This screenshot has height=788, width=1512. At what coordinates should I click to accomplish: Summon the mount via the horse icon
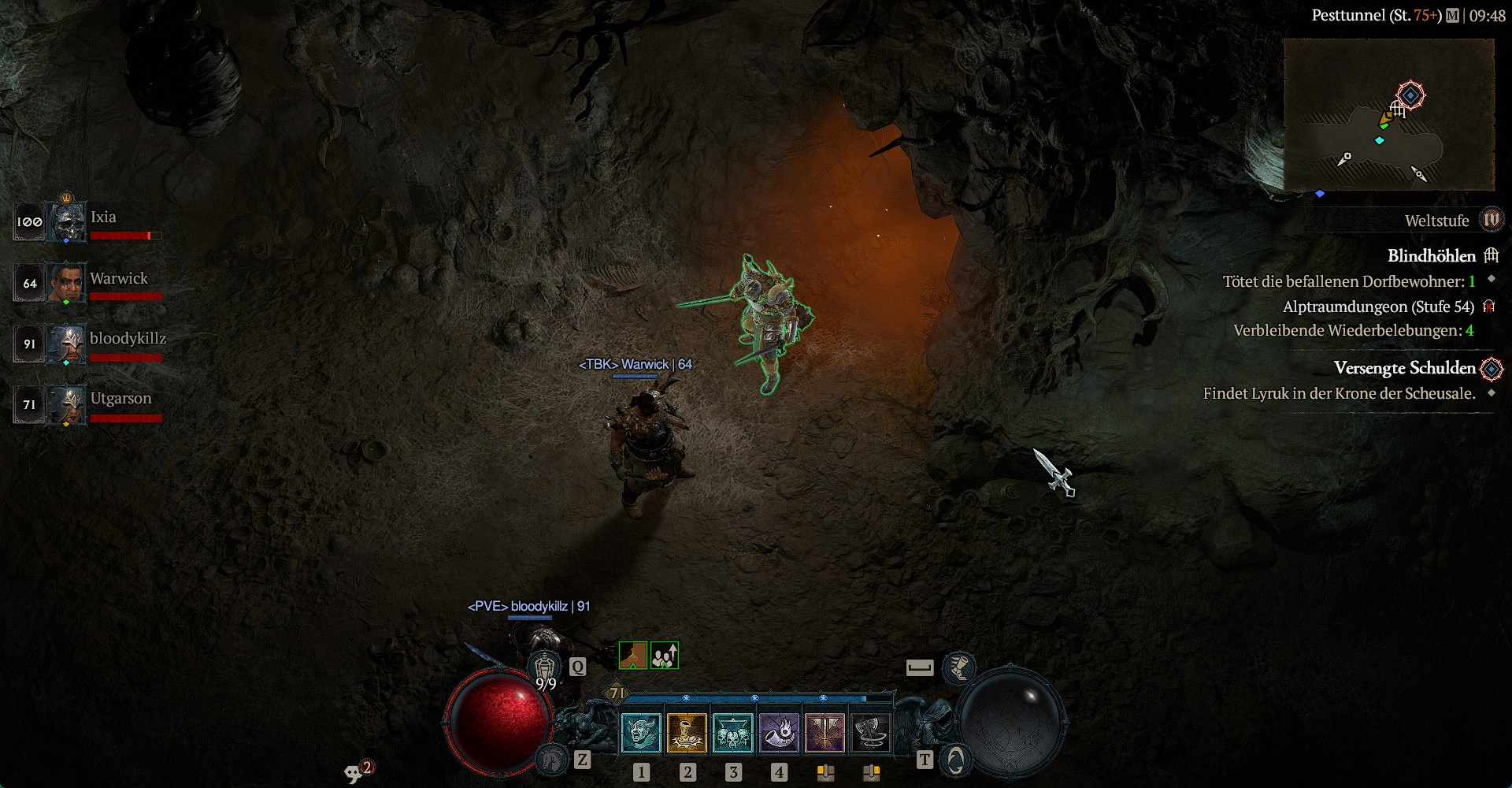pos(553,759)
